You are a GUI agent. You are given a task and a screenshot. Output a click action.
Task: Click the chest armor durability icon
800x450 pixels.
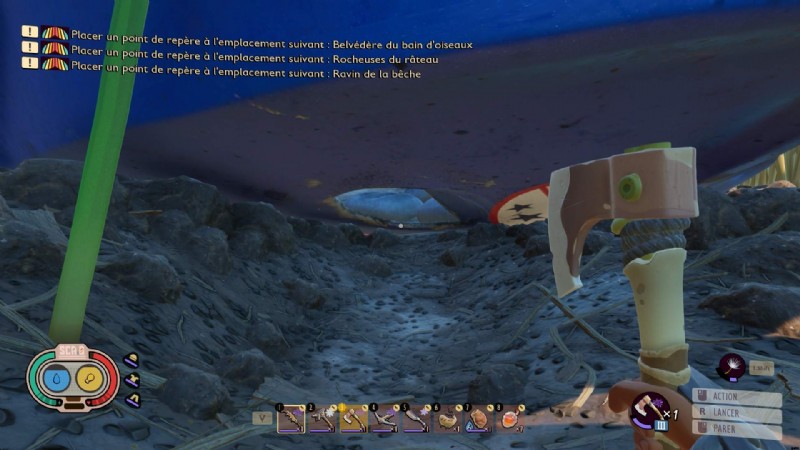(133, 379)
